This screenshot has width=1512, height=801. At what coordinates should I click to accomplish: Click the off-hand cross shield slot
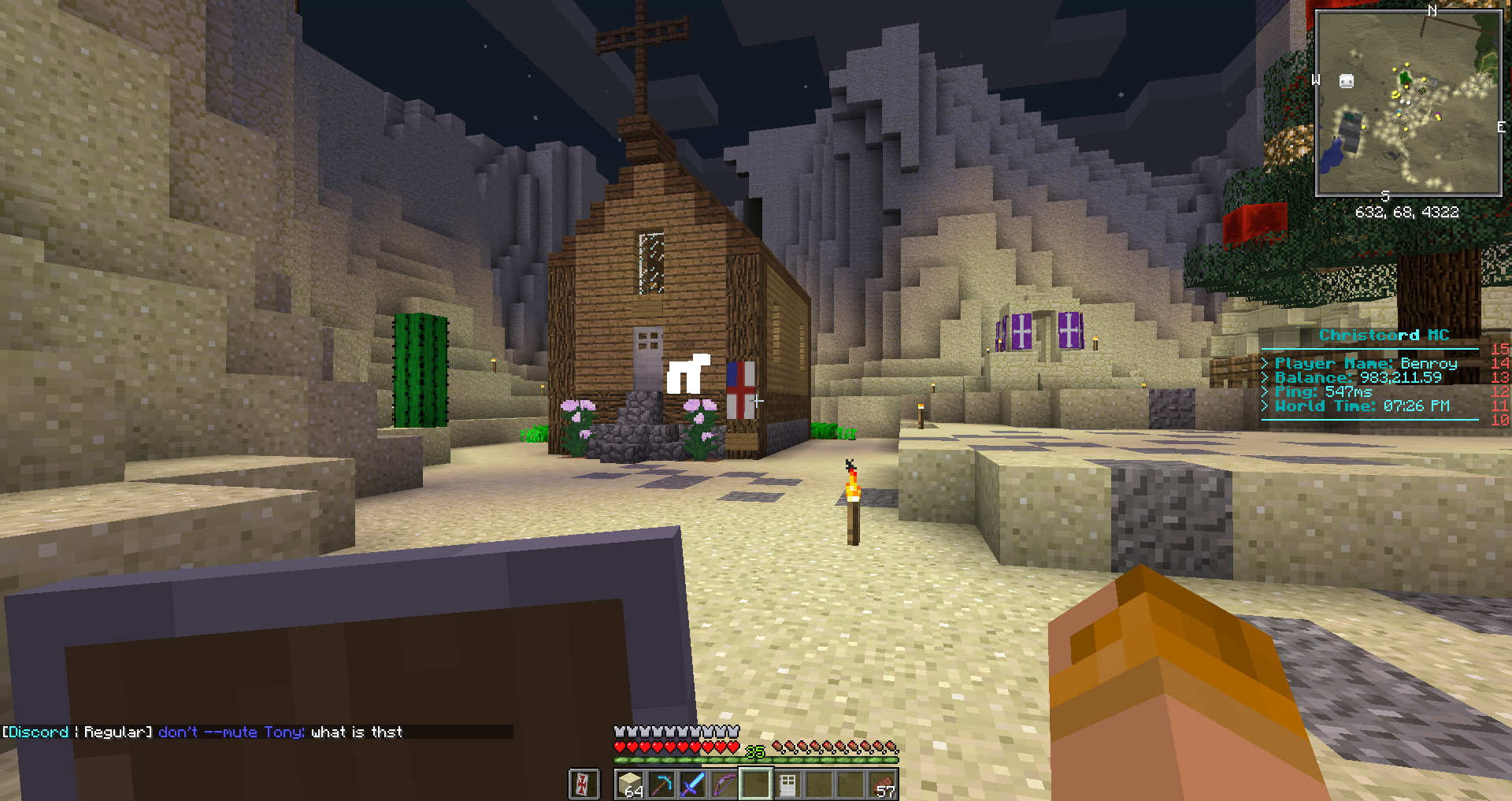[x=584, y=784]
